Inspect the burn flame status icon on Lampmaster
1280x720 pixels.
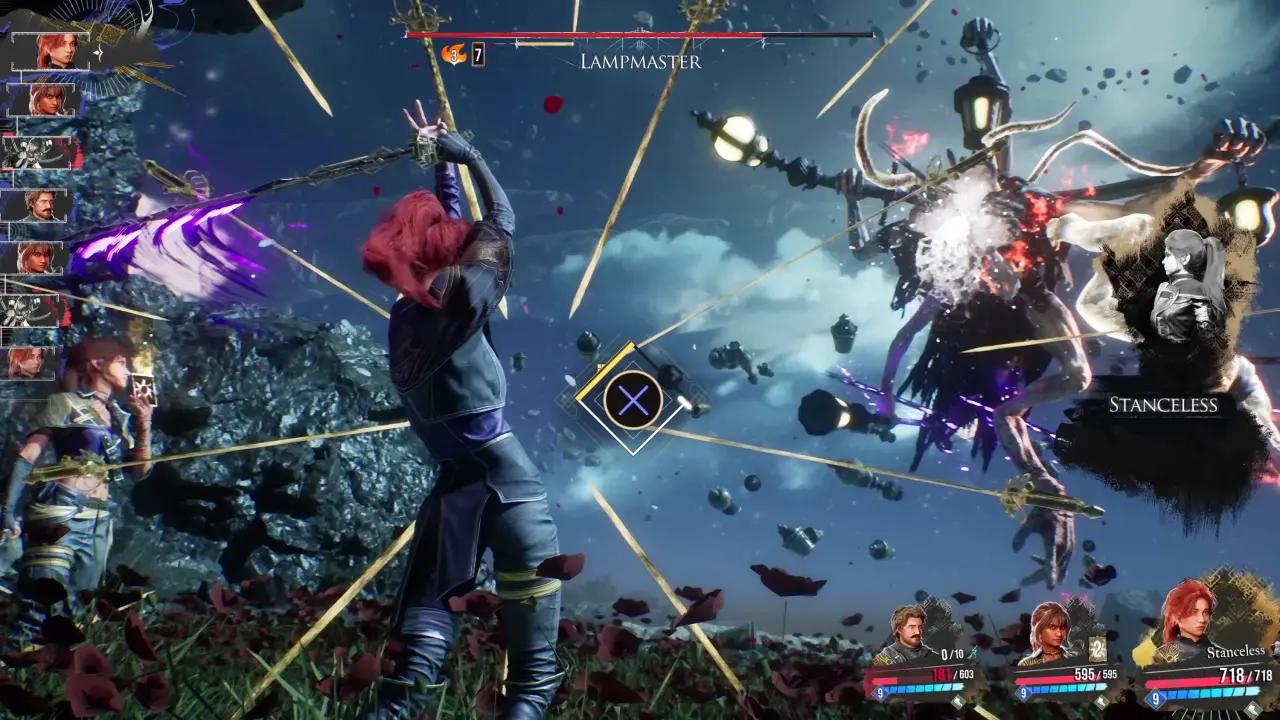(454, 54)
